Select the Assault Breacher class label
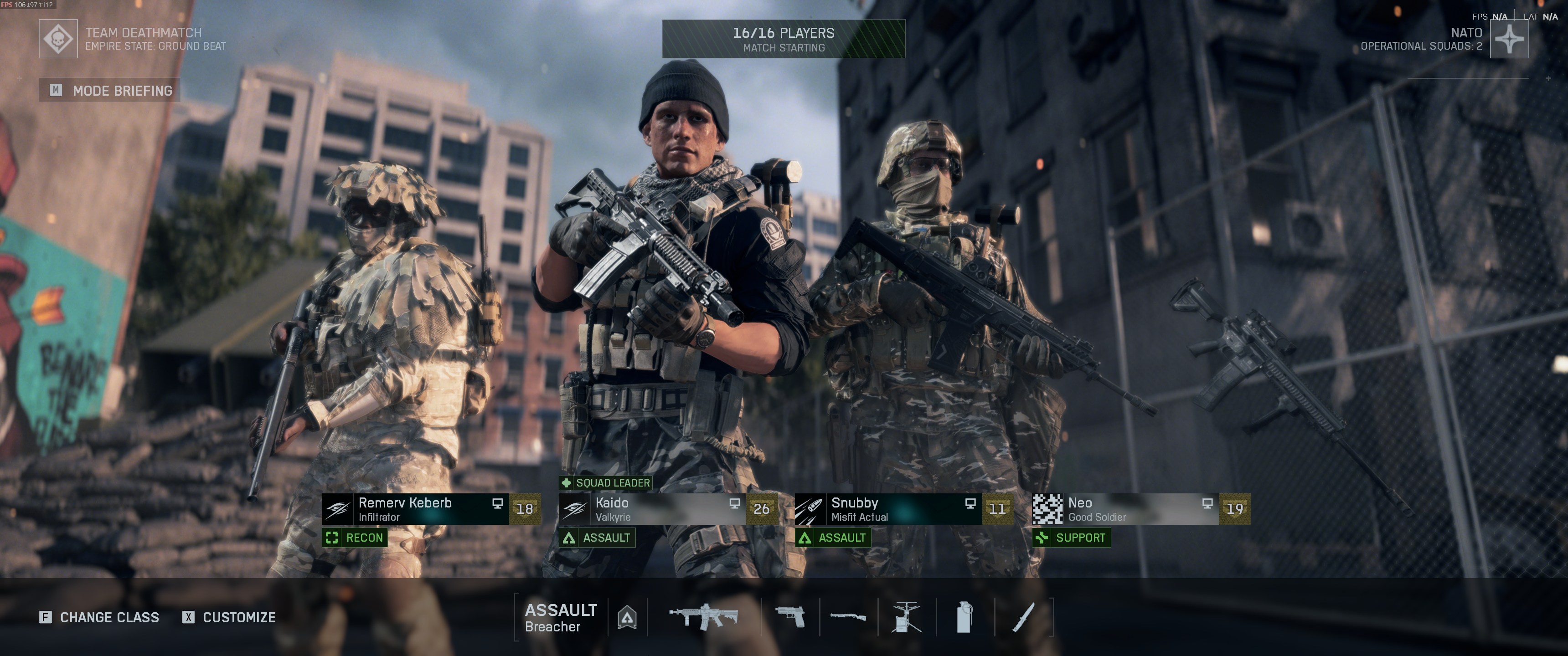The image size is (1568, 656). (560, 618)
